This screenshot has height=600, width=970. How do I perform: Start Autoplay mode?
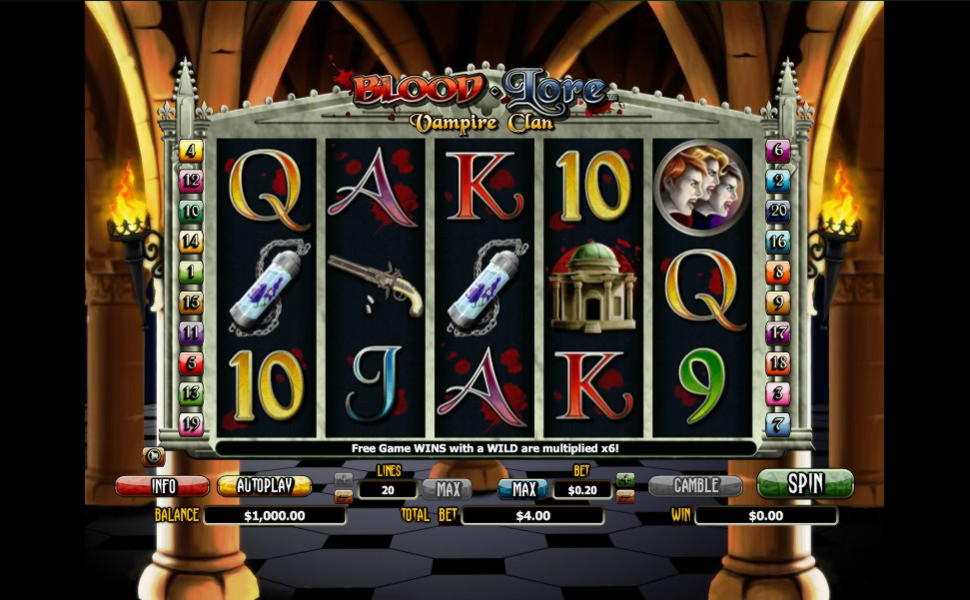(264, 486)
